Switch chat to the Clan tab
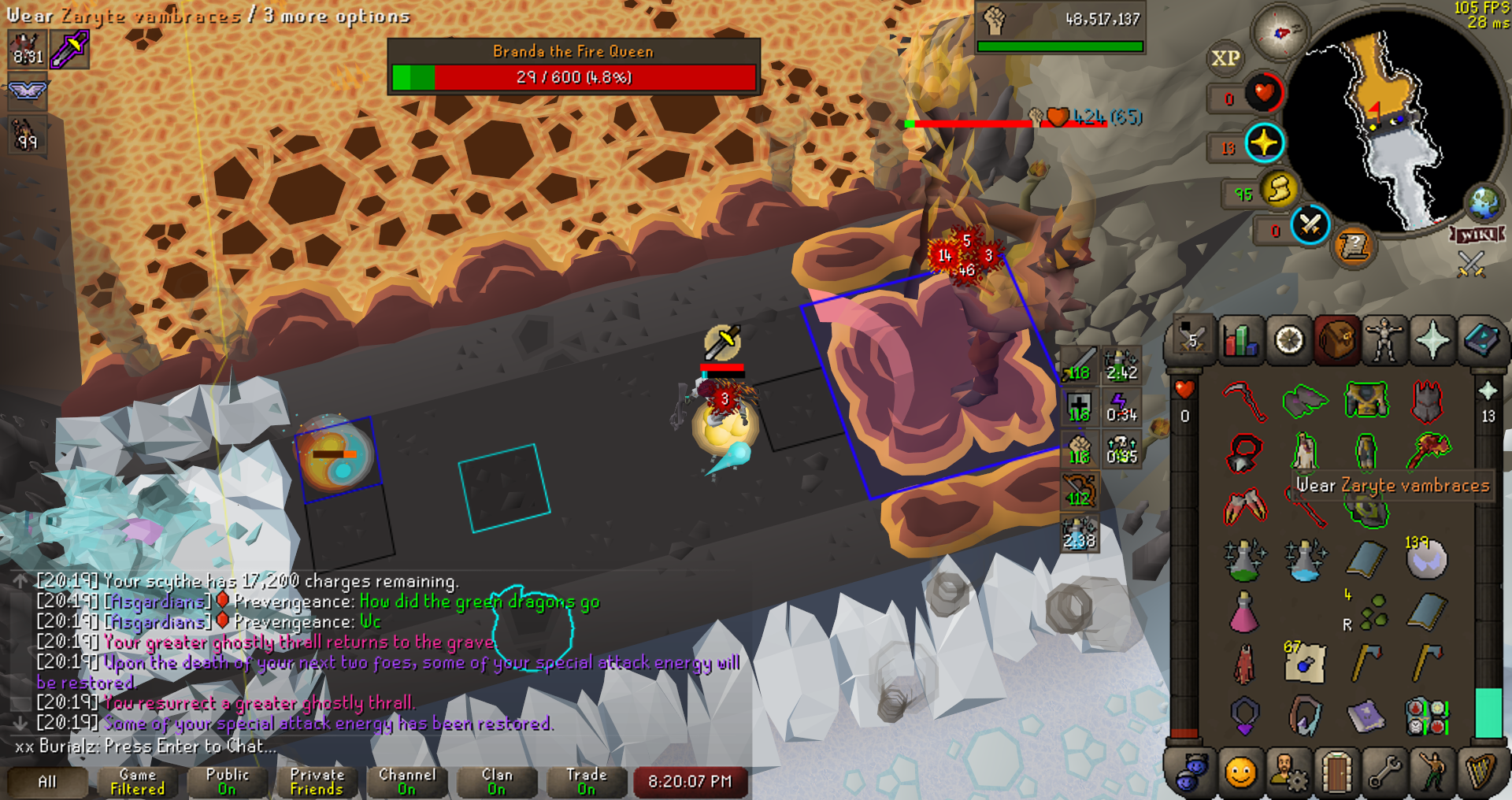 [x=497, y=781]
